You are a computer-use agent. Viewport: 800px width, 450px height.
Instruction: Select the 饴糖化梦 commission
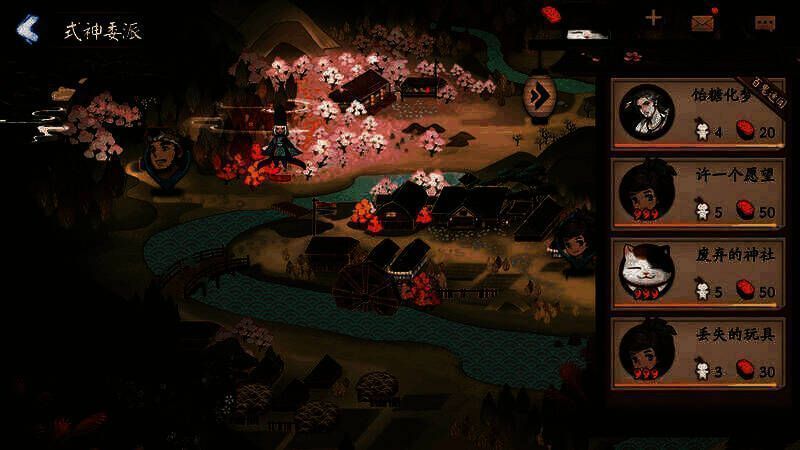coord(698,113)
